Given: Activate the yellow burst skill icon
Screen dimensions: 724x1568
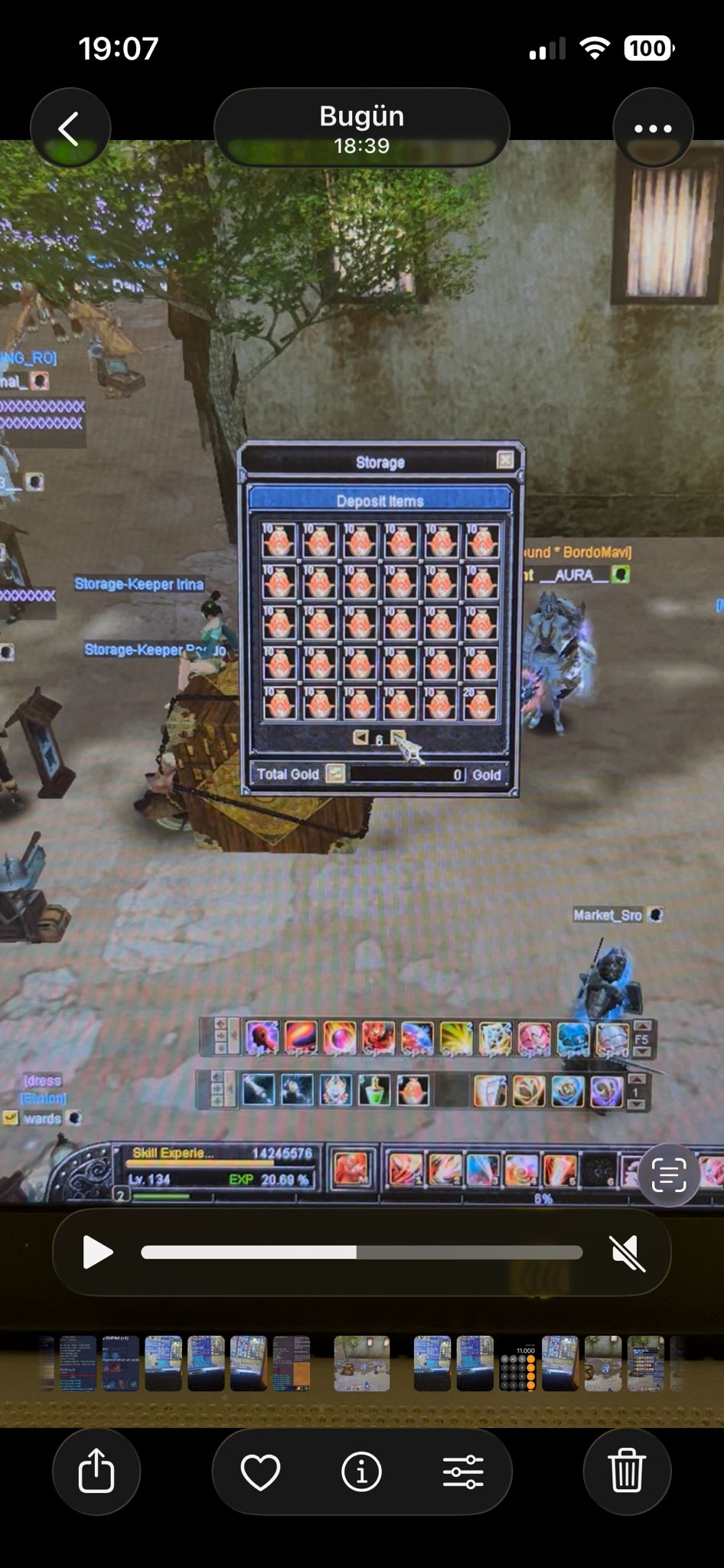Looking at the screenshot, I should coord(456,1037).
